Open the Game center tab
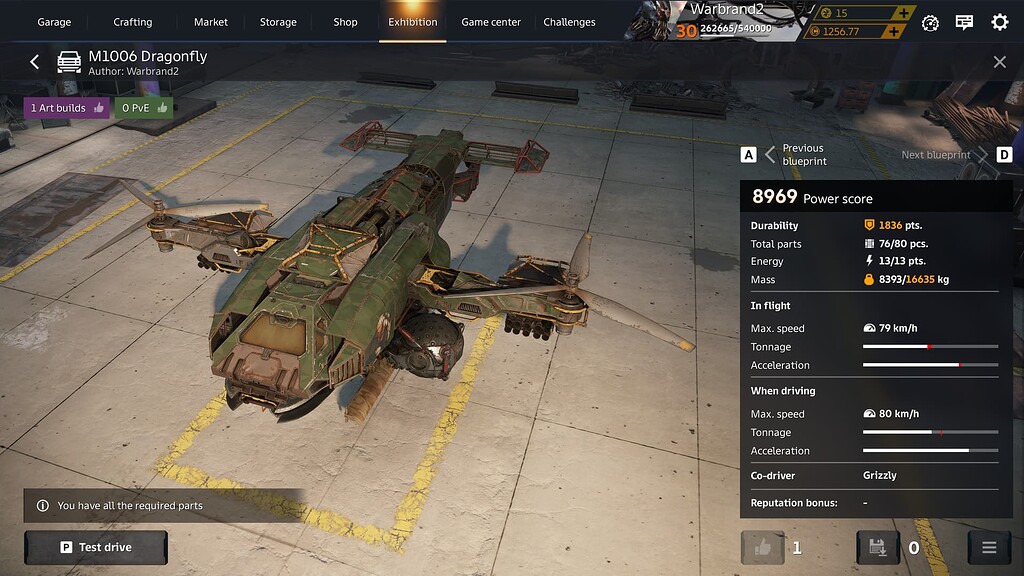This screenshot has height=576, width=1024. 491,22
